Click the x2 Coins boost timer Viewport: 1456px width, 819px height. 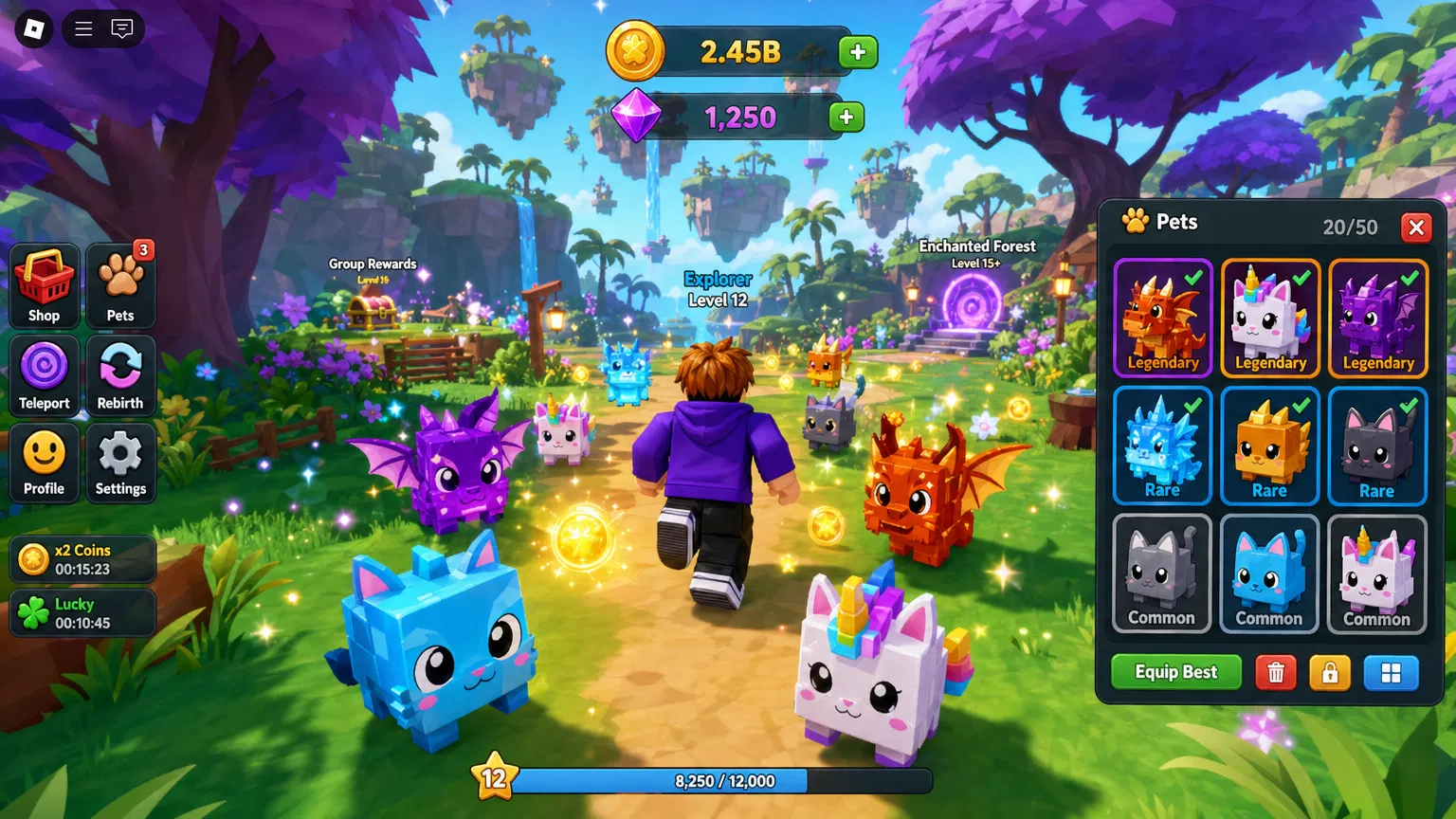point(82,558)
